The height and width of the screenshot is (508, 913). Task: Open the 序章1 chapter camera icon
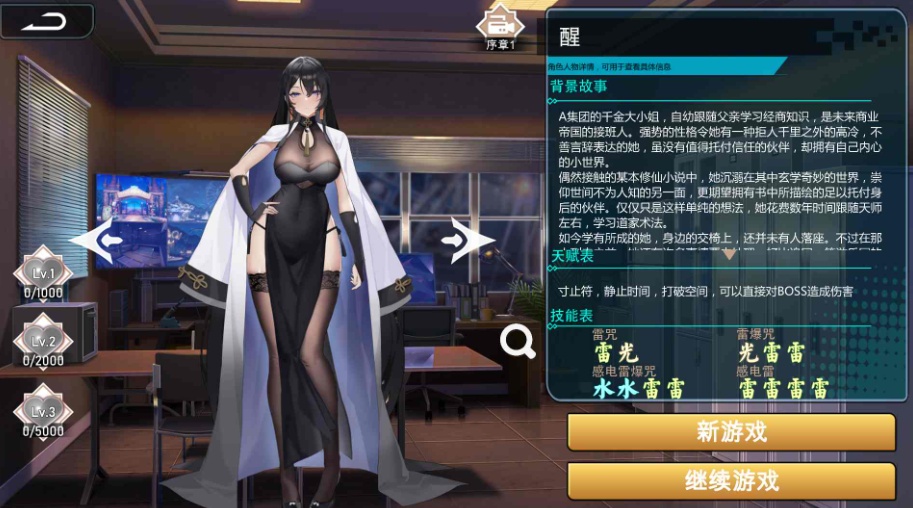pos(499,24)
